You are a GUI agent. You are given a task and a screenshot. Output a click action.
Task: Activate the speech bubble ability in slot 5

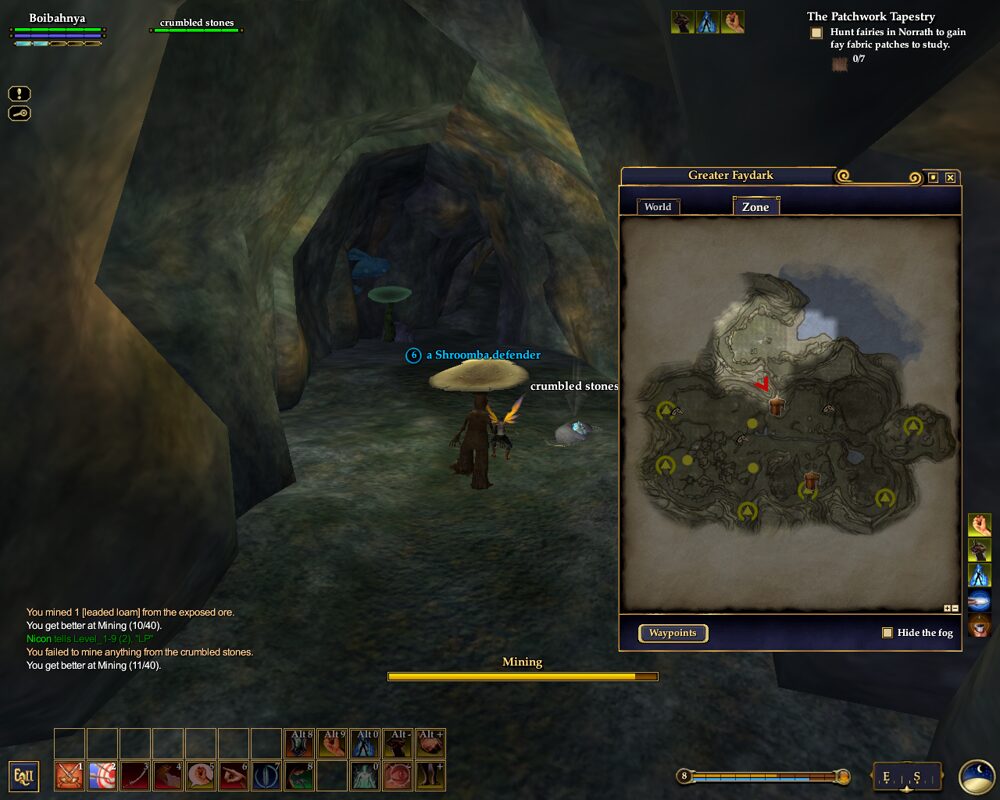pos(201,776)
